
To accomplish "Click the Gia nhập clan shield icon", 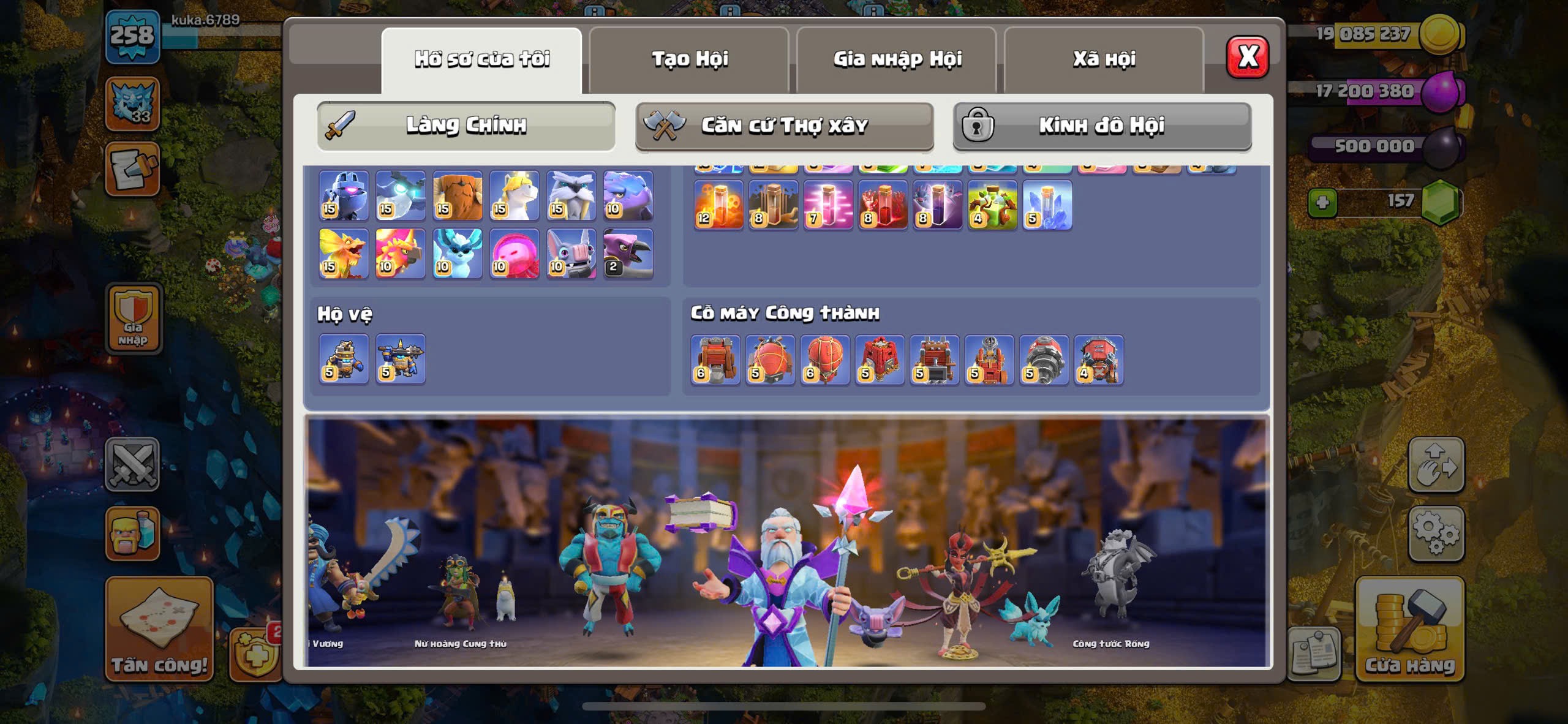I will (x=134, y=319).
